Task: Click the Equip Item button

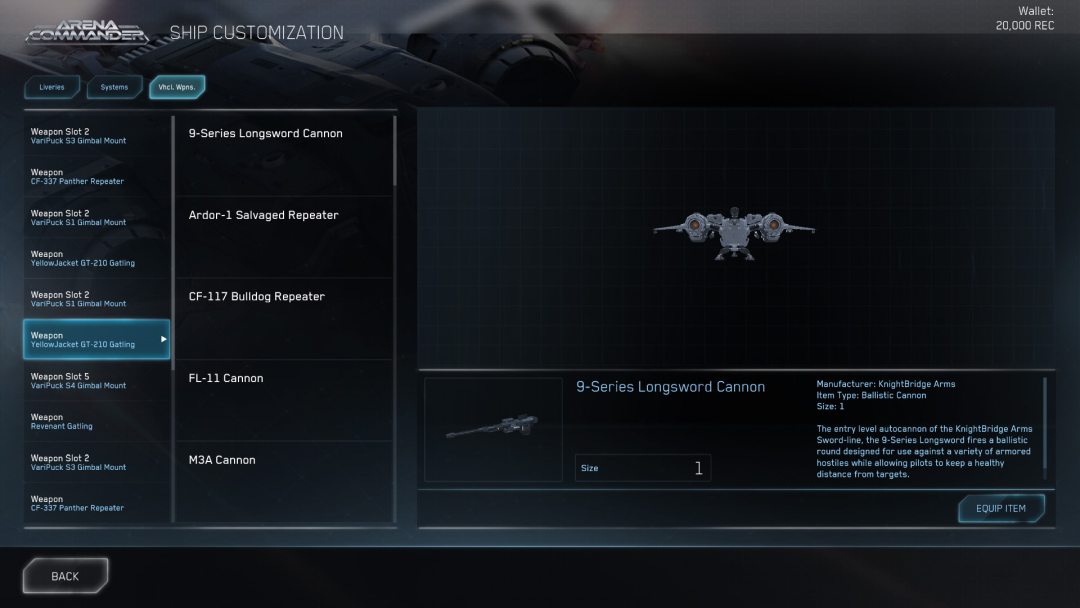Action: pyautogui.click(x=1000, y=508)
